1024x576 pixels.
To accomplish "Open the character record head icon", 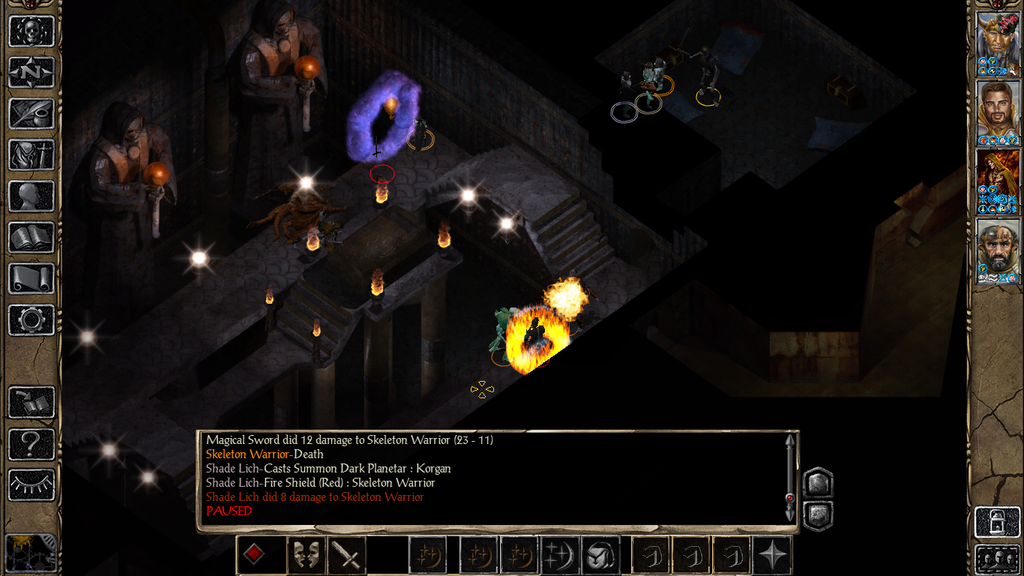I will click(x=31, y=196).
